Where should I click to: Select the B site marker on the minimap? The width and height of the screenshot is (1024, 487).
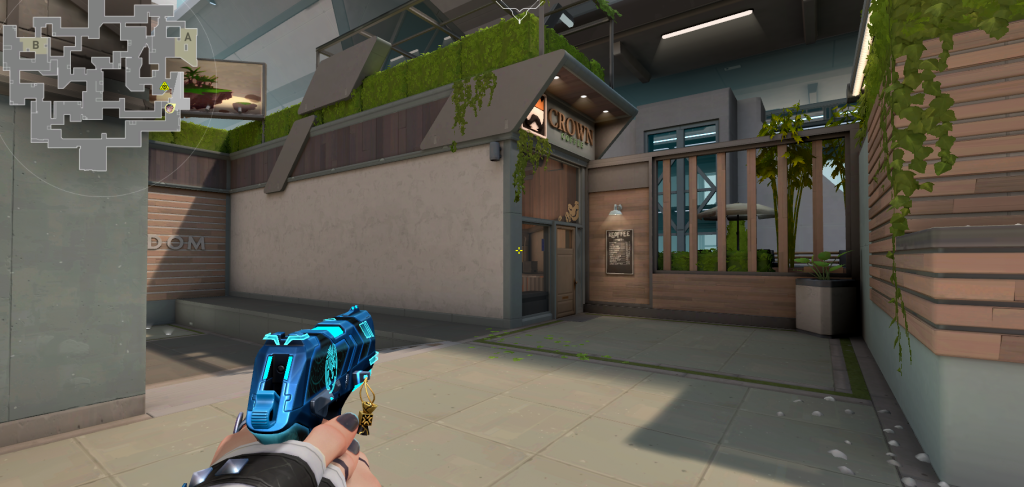36,45
